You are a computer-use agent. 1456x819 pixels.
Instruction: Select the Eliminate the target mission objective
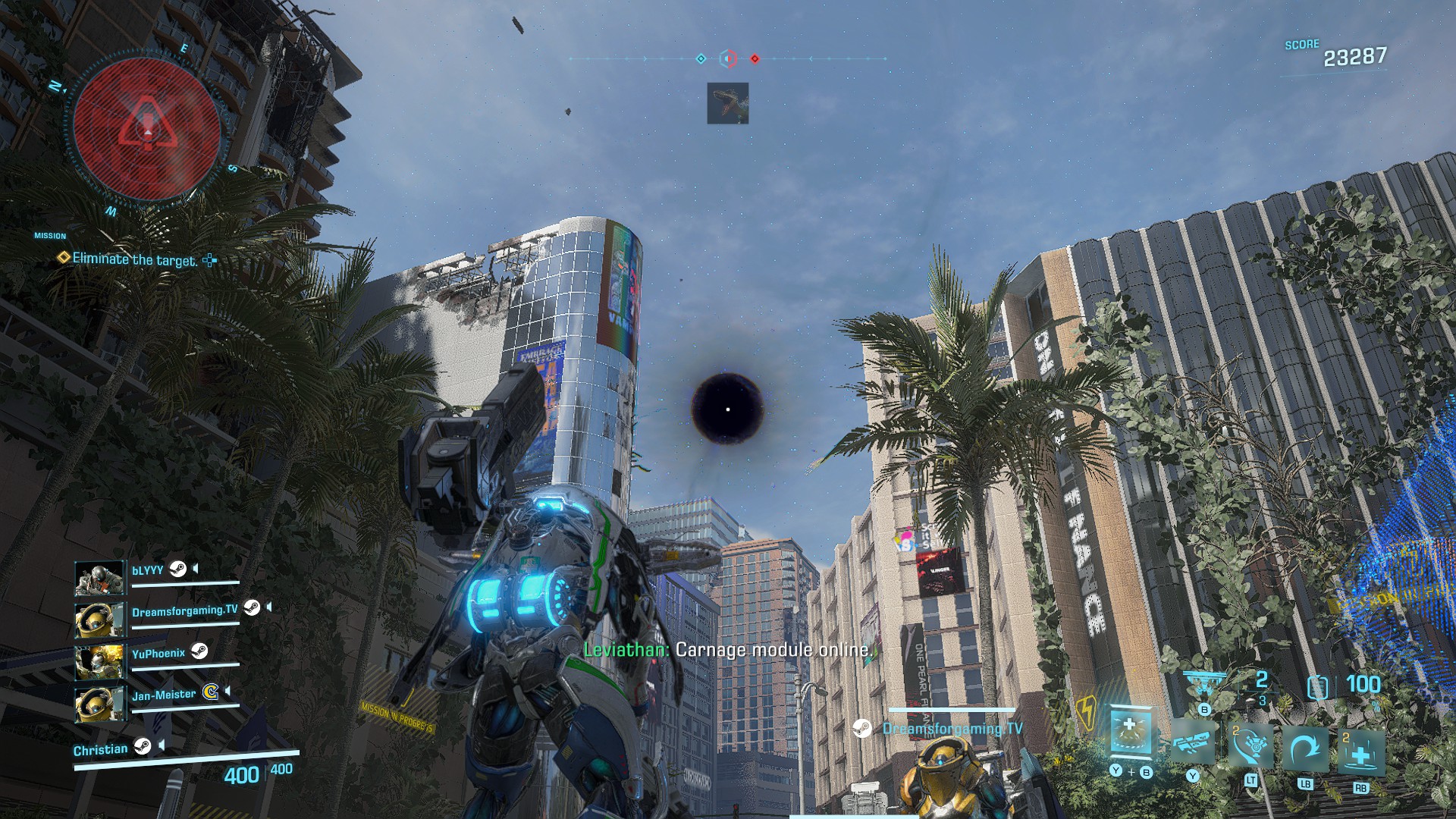134,259
